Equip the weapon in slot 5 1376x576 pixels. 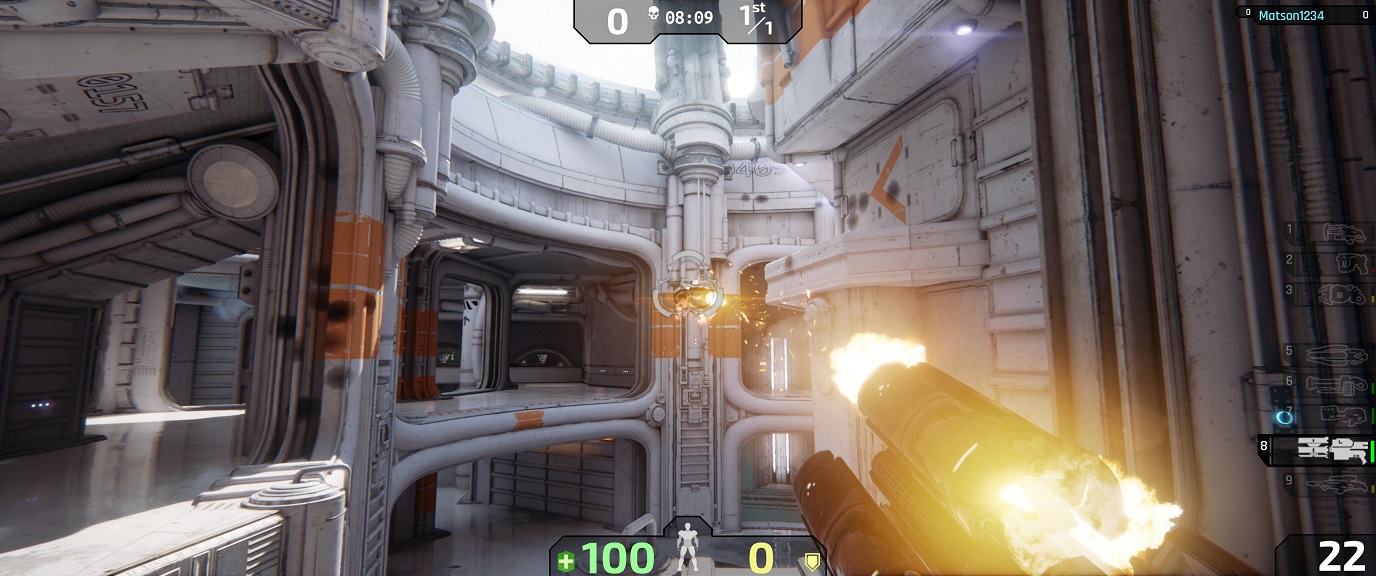pos(1340,355)
